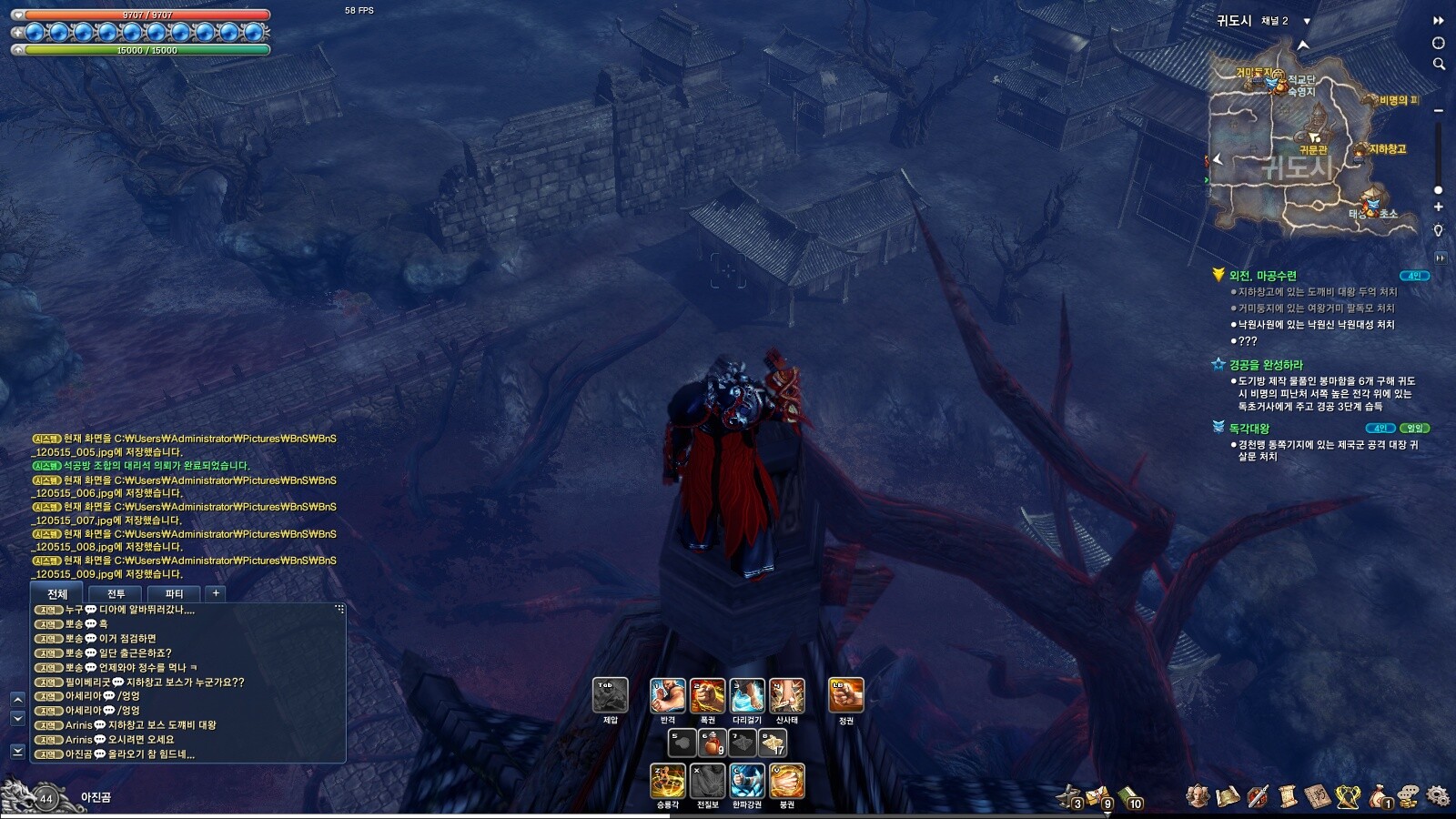Viewport: 1456px width, 819px height.
Task: Switch to the 파티 chat tab
Action: (x=174, y=593)
